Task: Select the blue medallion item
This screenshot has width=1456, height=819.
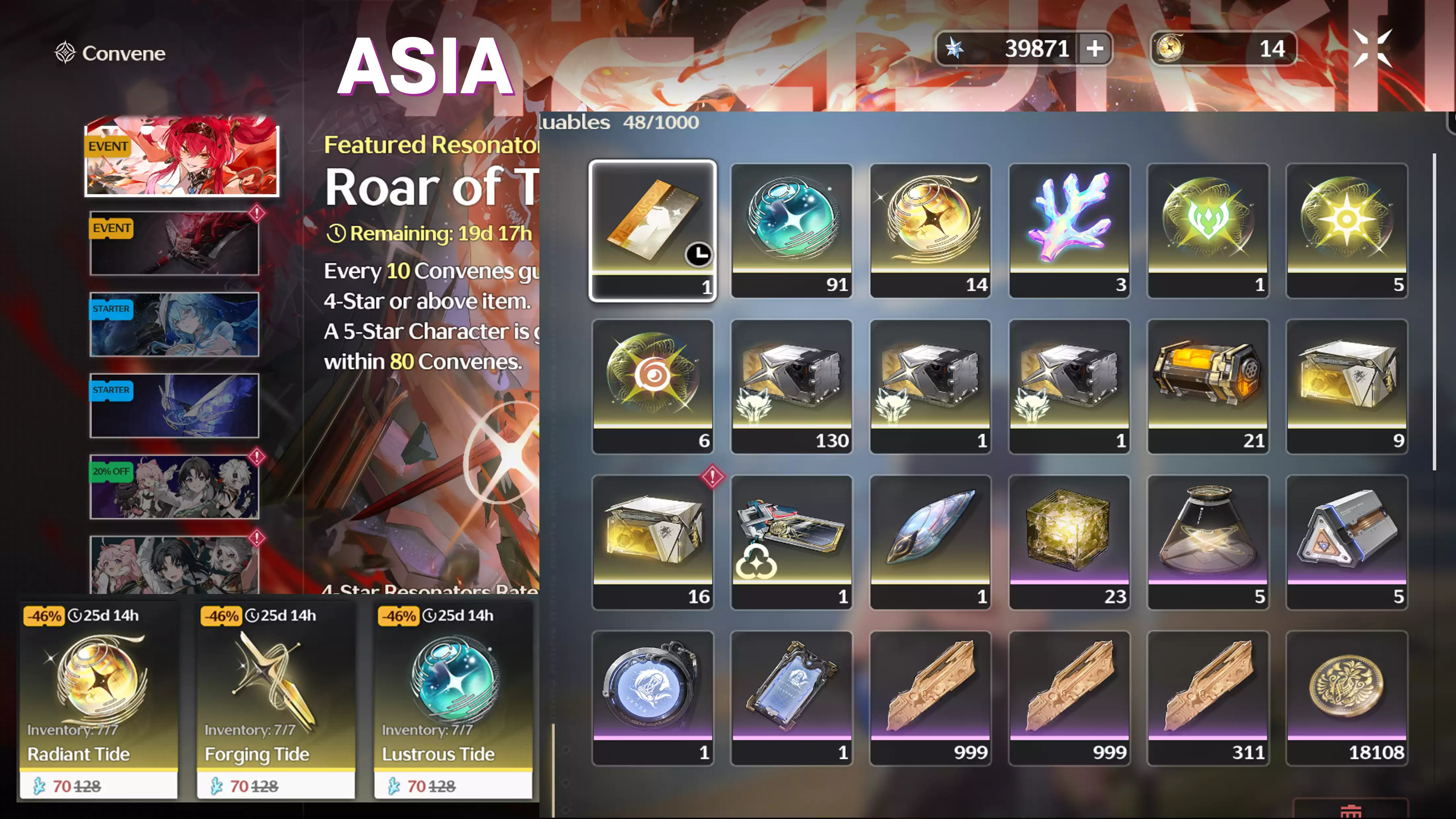Action: pyautogui.click(x=653, y=698)
